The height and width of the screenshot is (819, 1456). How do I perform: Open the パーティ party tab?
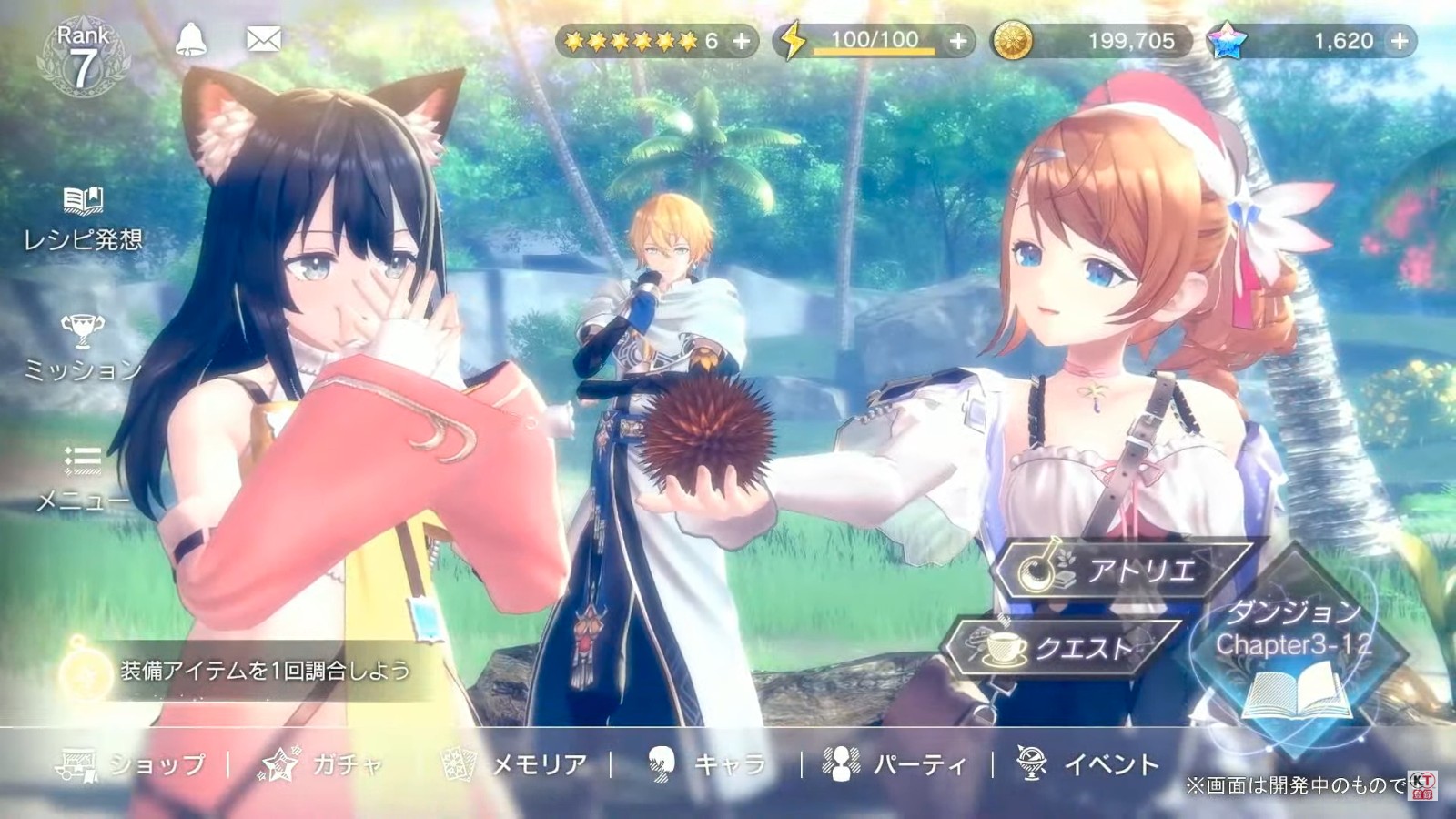[x=895, y=764]
